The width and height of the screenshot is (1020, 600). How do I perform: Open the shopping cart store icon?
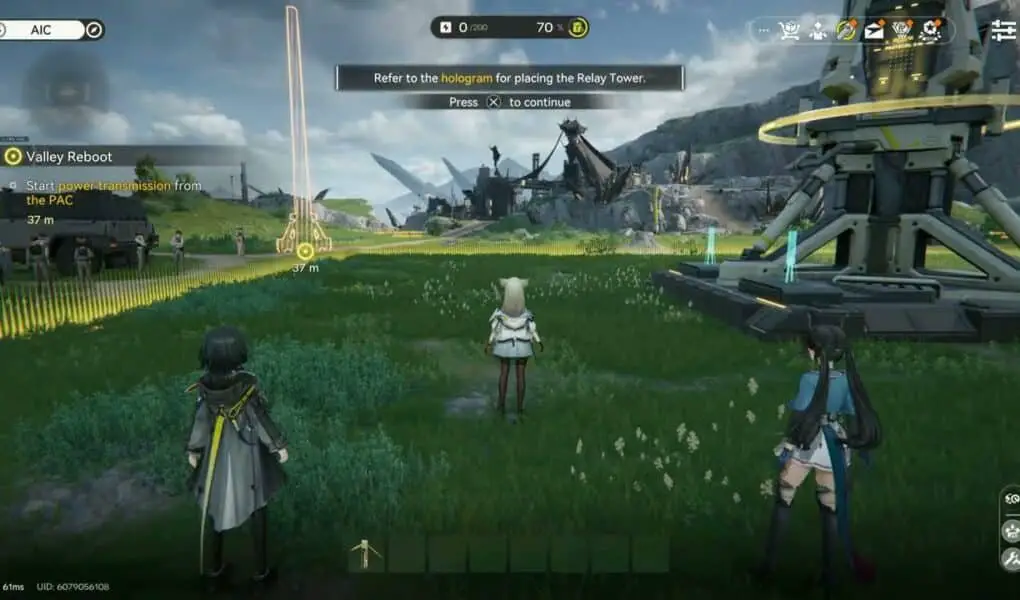[790, 31]
